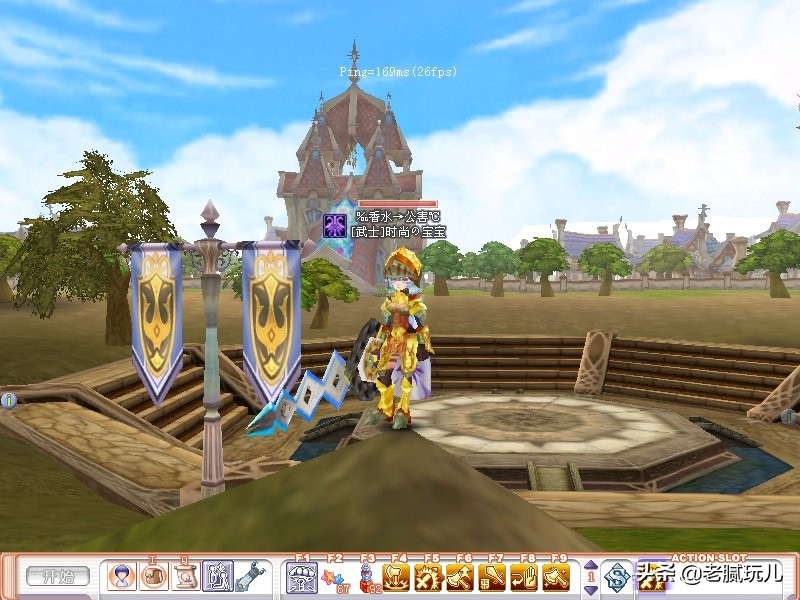Open the character status face icon
Viewport: 800px width, 600px height.
point(122,577)
